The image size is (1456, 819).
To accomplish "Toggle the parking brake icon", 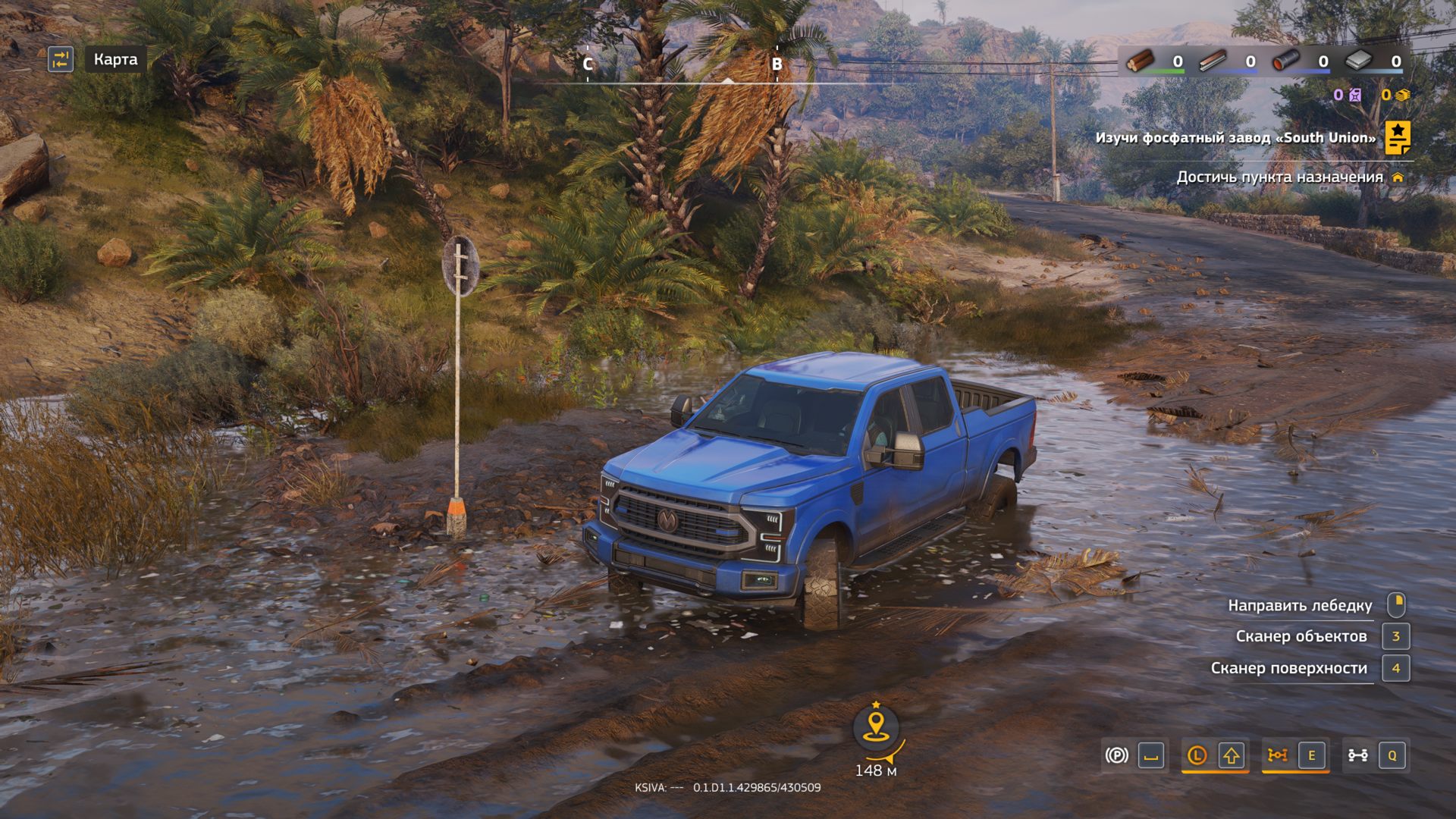I will coord(1116,755).
